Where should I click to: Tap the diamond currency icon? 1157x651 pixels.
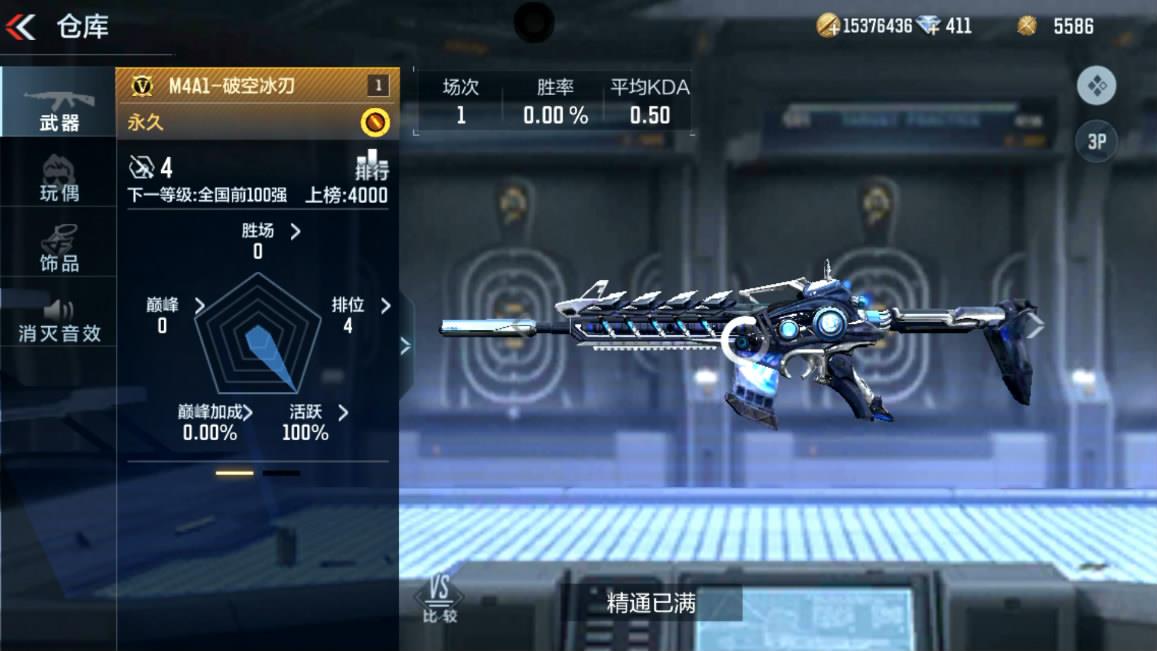930,26
